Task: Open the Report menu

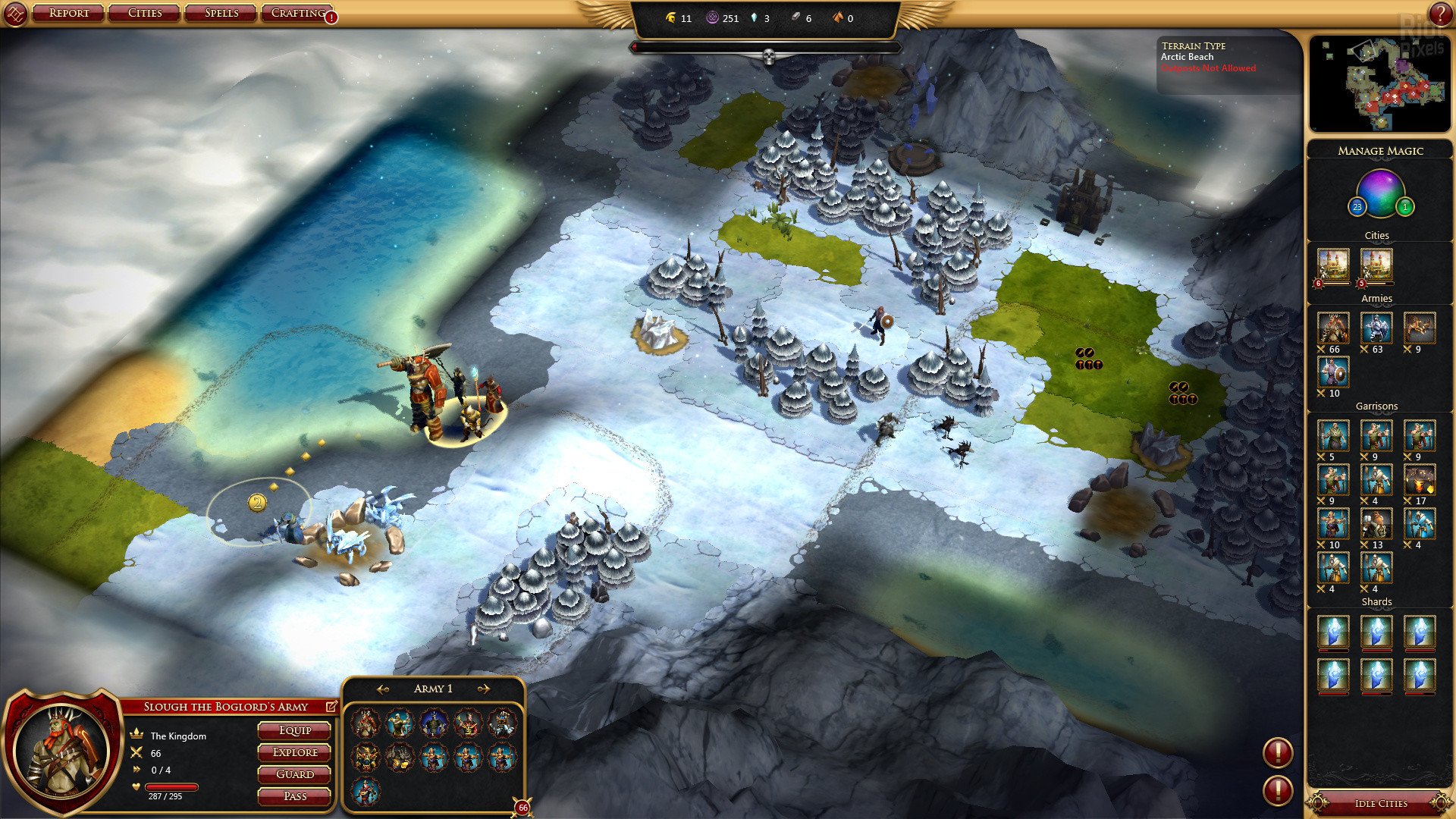Action: 68,13
